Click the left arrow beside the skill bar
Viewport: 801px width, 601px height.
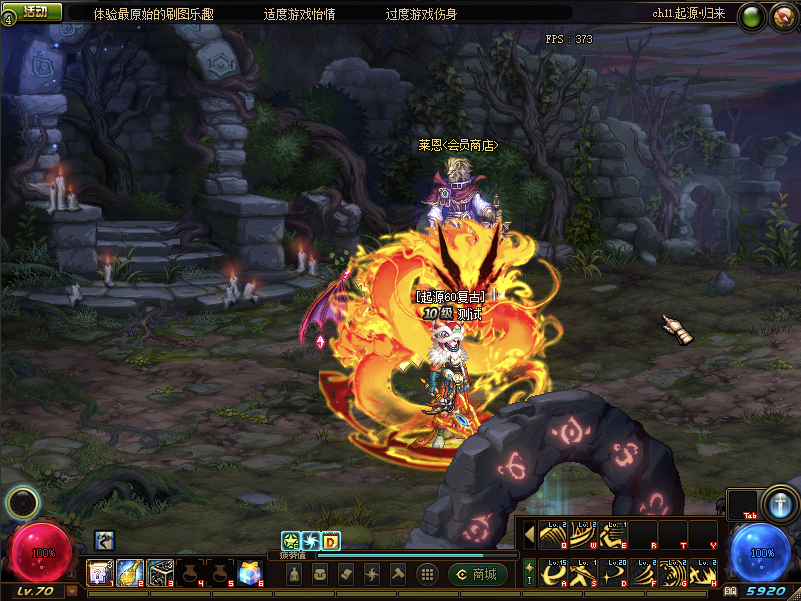(x=529, y=535)
